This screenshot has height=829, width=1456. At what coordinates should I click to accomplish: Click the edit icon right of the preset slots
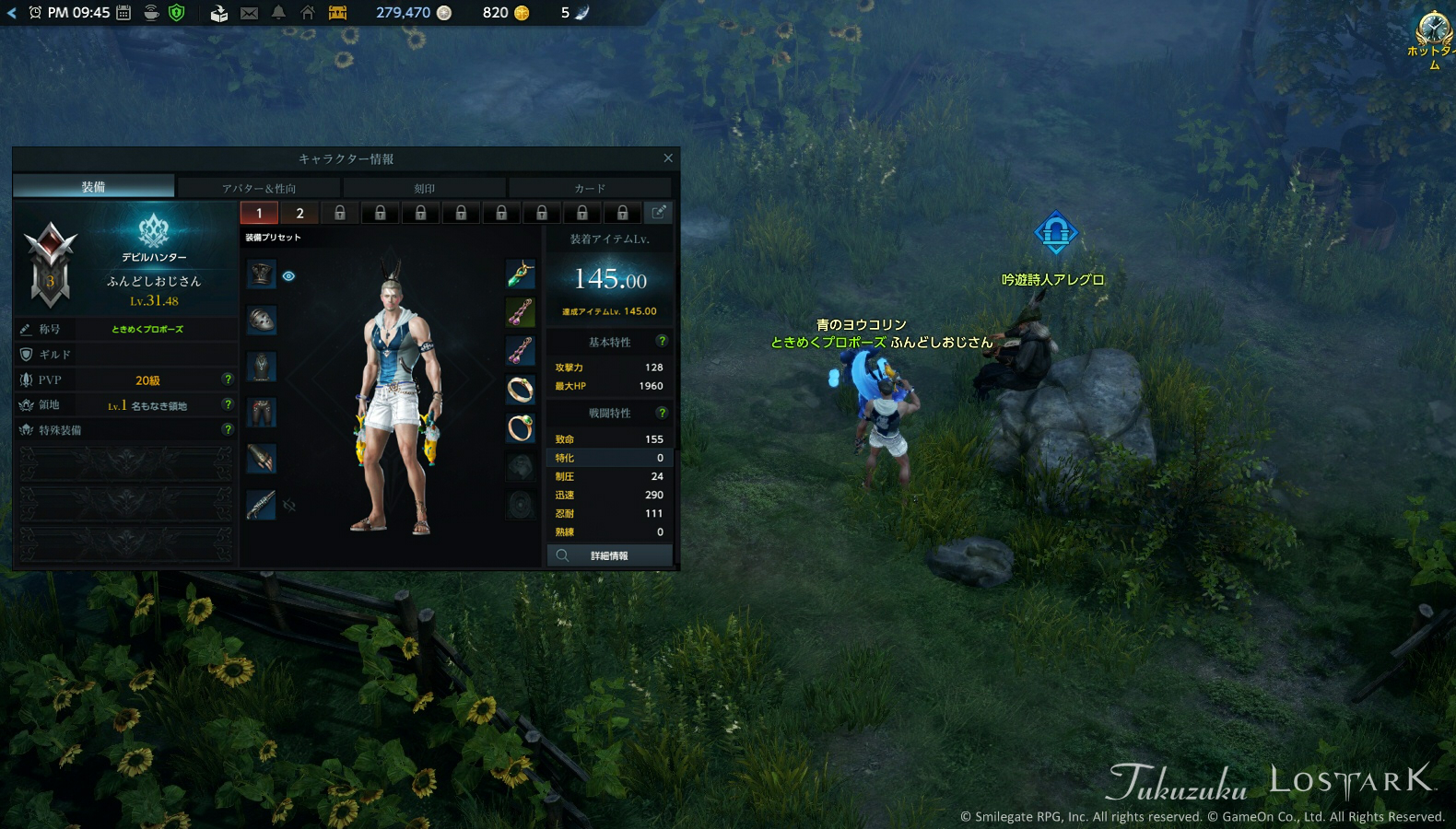[x=659, y=213]
